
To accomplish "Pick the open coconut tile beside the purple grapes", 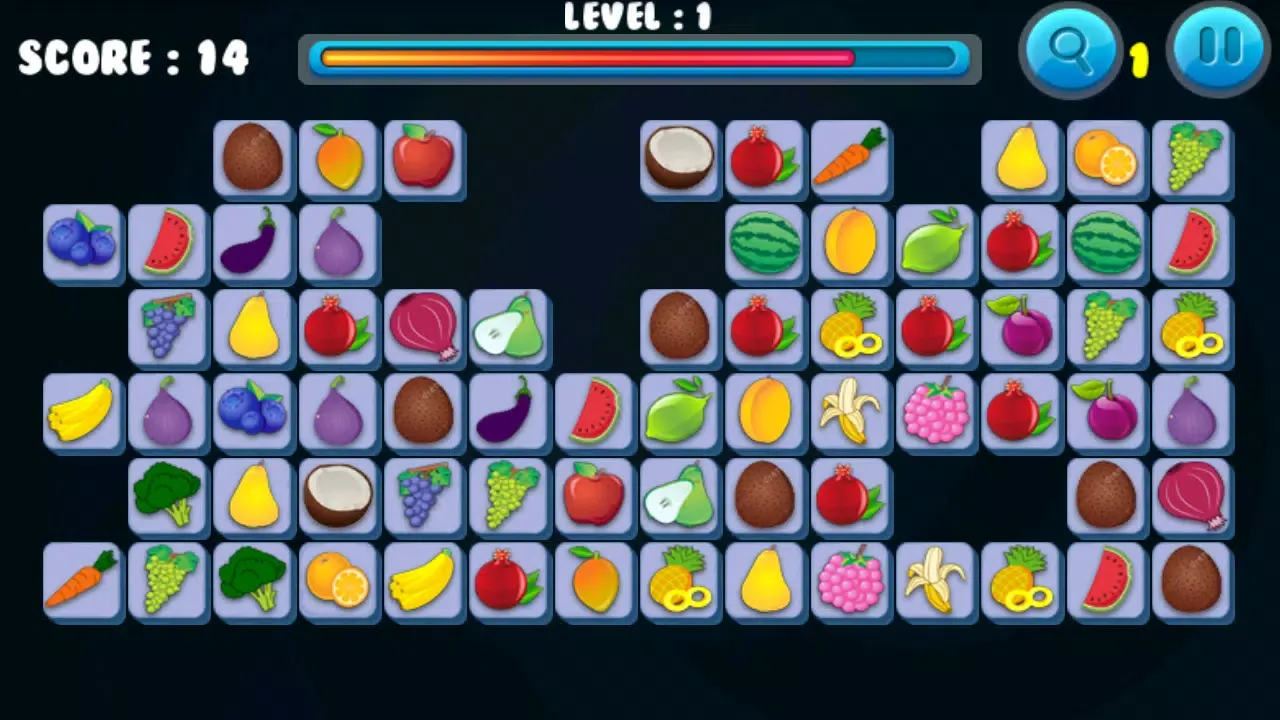I will click(338, 495).
